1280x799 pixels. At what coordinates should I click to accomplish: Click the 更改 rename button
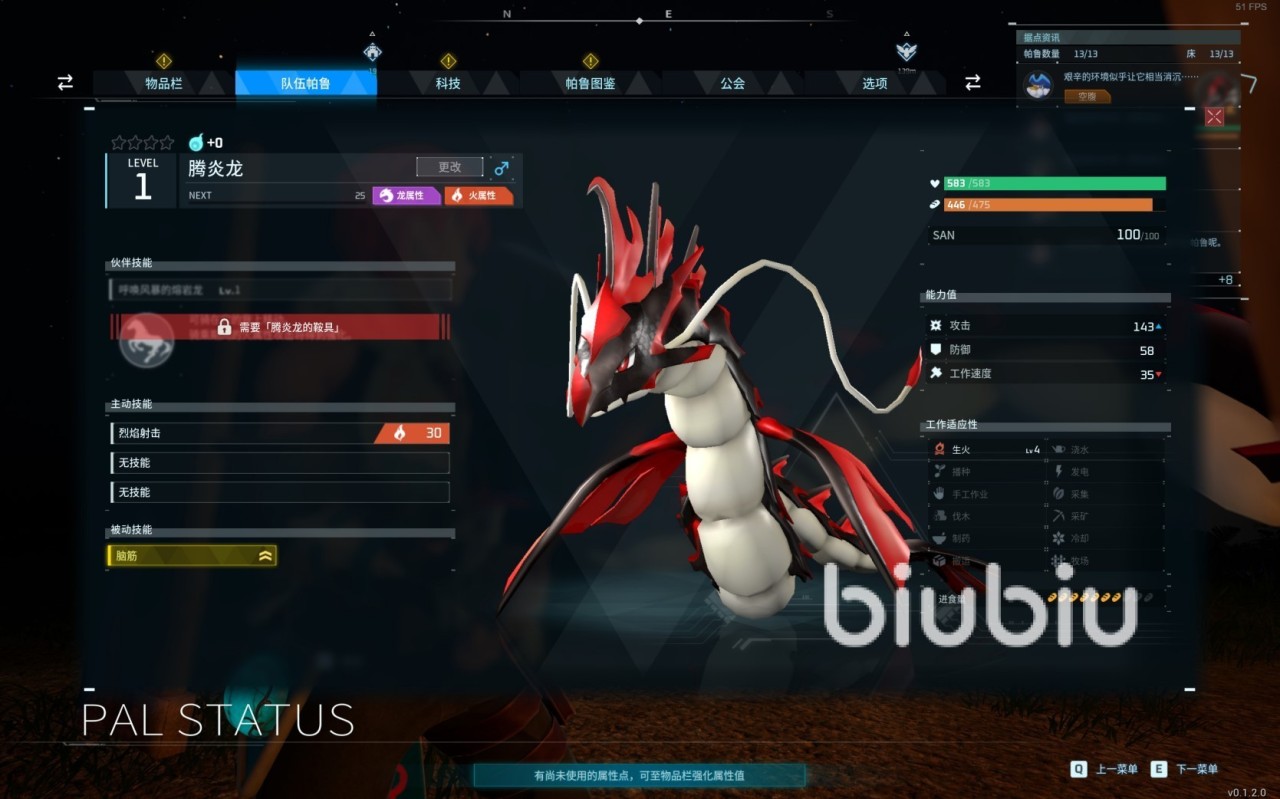point(450,167)
